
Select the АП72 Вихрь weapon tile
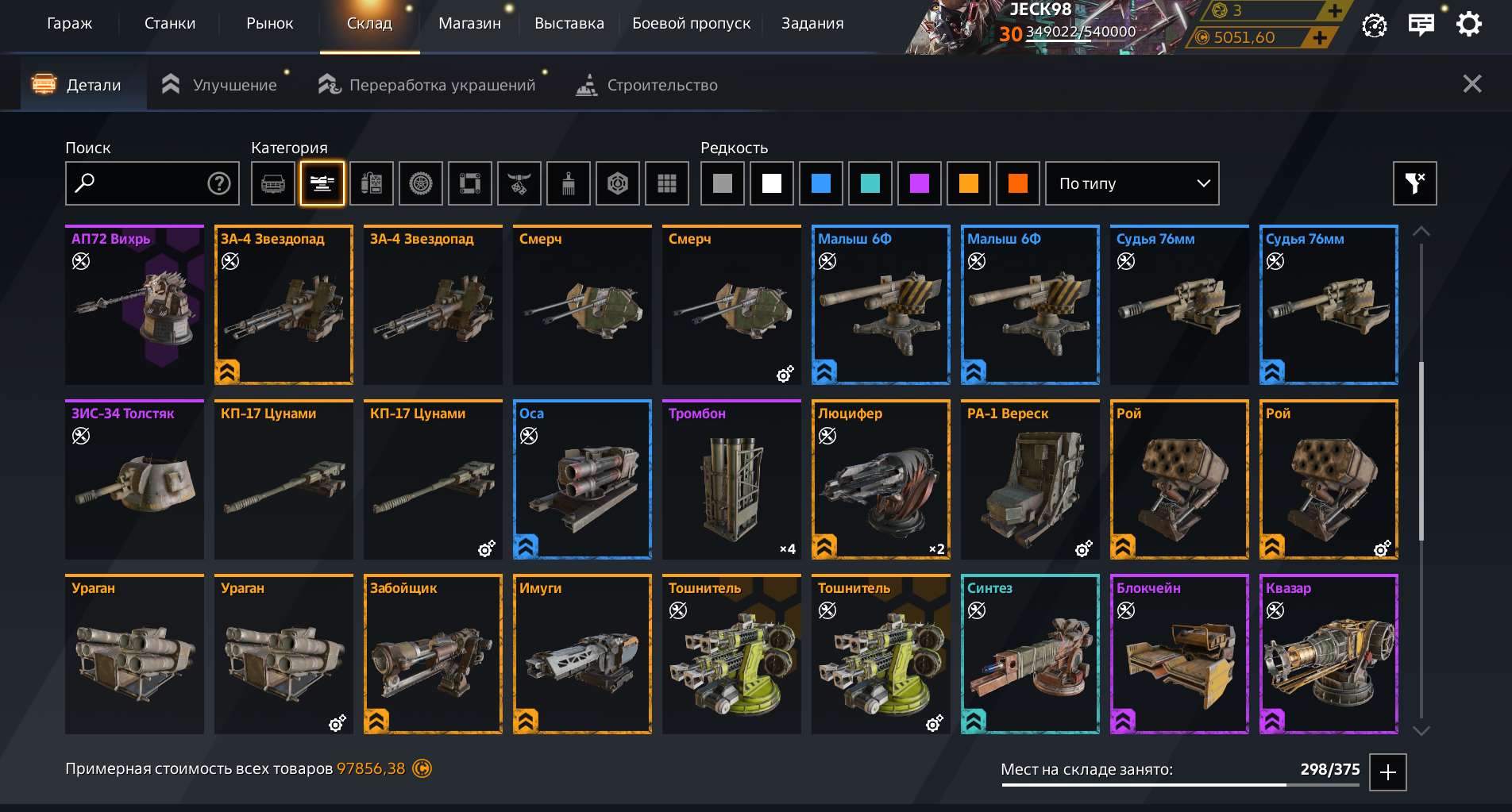click(x=134, y=306)
